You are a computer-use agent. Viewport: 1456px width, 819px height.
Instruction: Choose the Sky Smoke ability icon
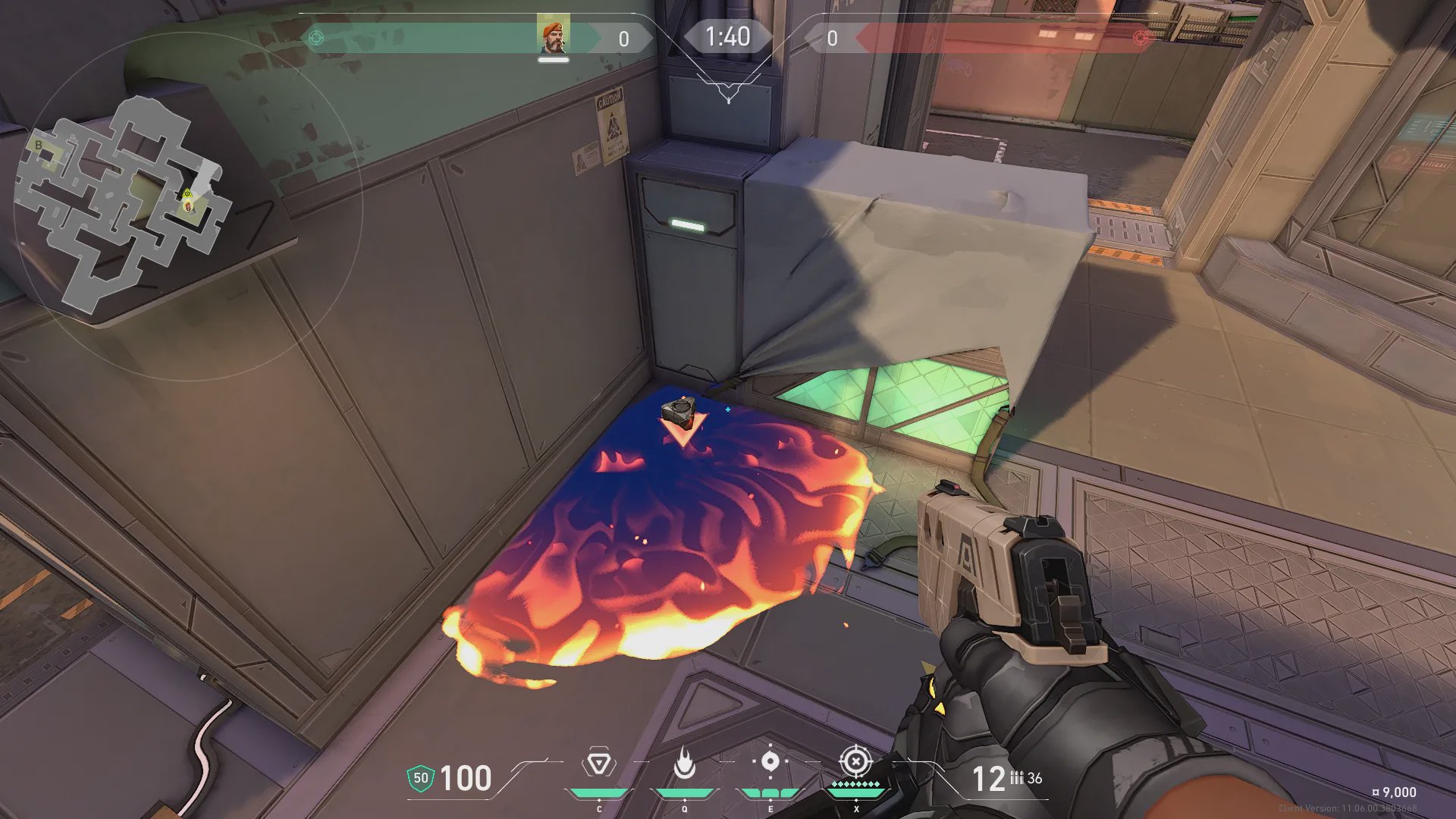(770, 761)
